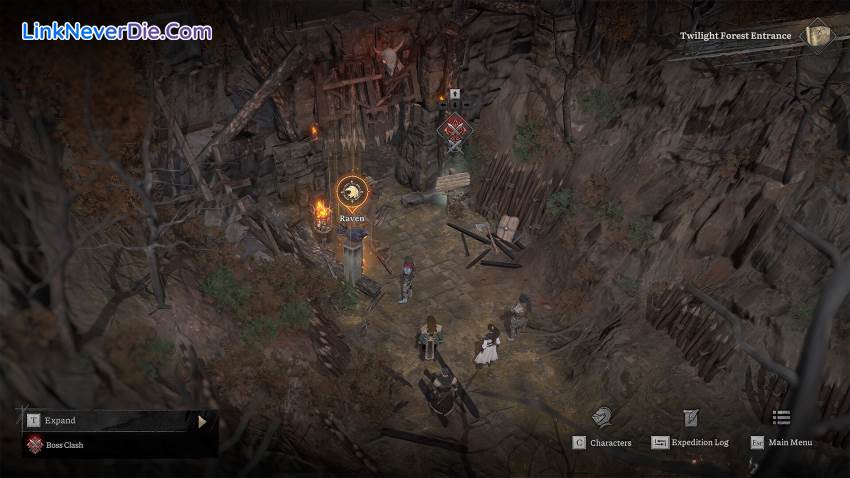Open the Expedition Log scroll icon
This screenshot has height=478, width=850.
pyautogui.click(x=690, y=418)
